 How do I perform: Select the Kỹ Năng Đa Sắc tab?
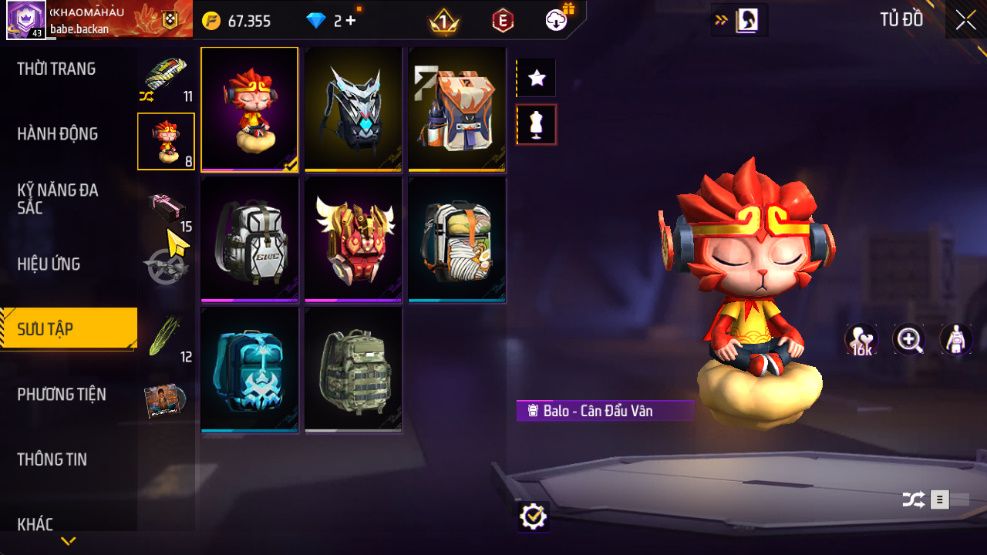[58, 198]
